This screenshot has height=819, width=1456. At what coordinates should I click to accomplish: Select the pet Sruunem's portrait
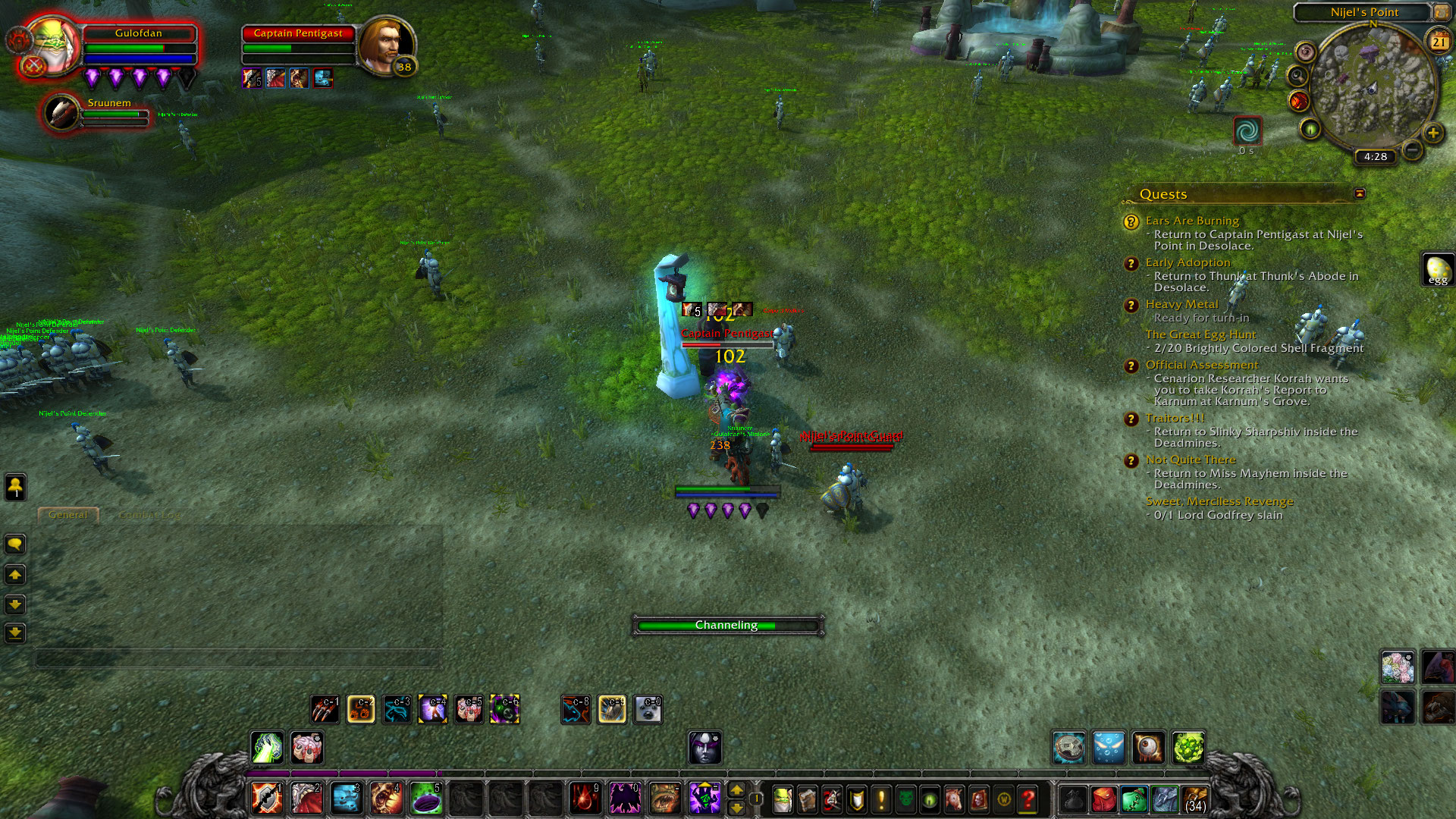(61, 112)
